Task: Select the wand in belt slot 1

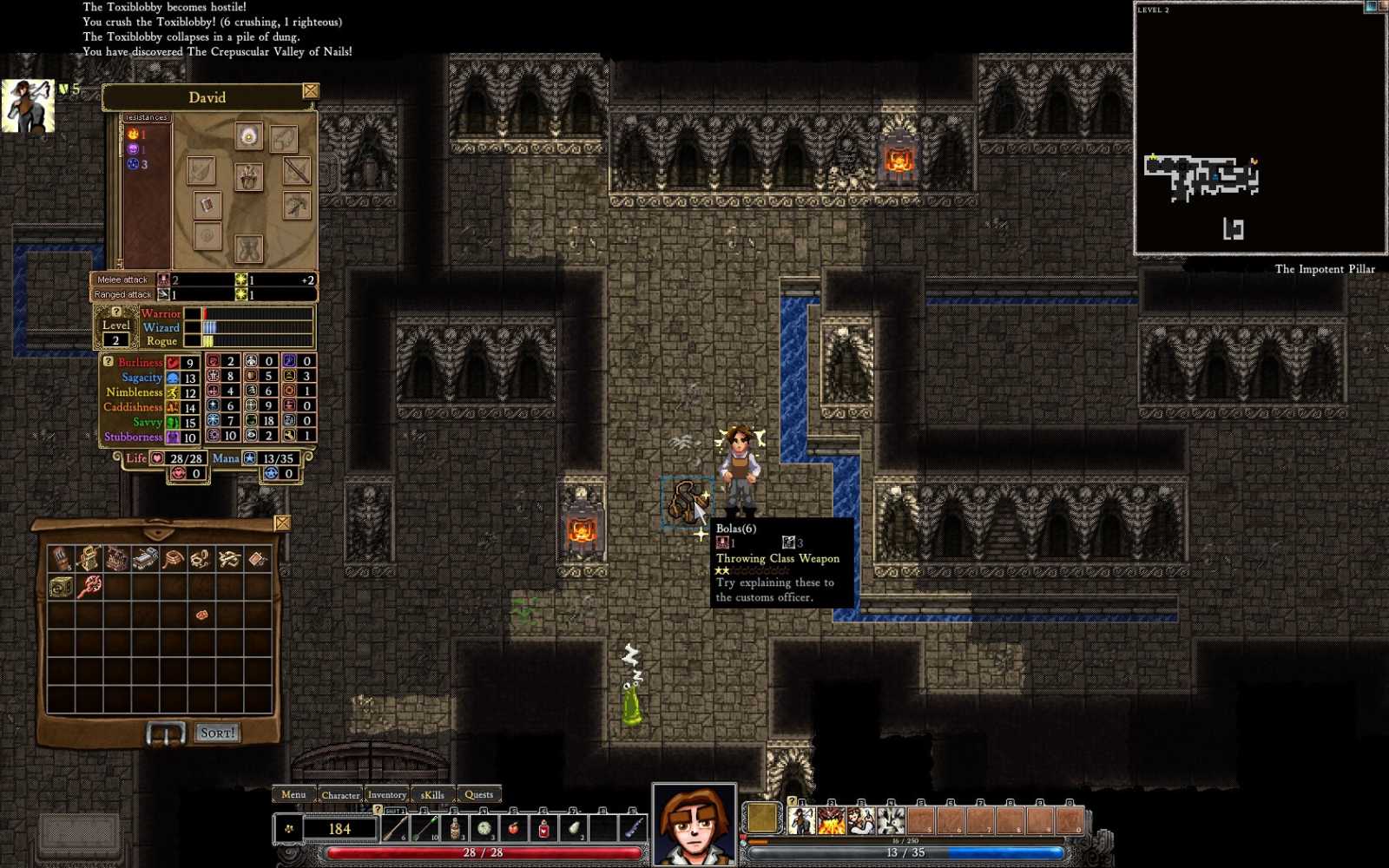Action: (x=395, y=829)
